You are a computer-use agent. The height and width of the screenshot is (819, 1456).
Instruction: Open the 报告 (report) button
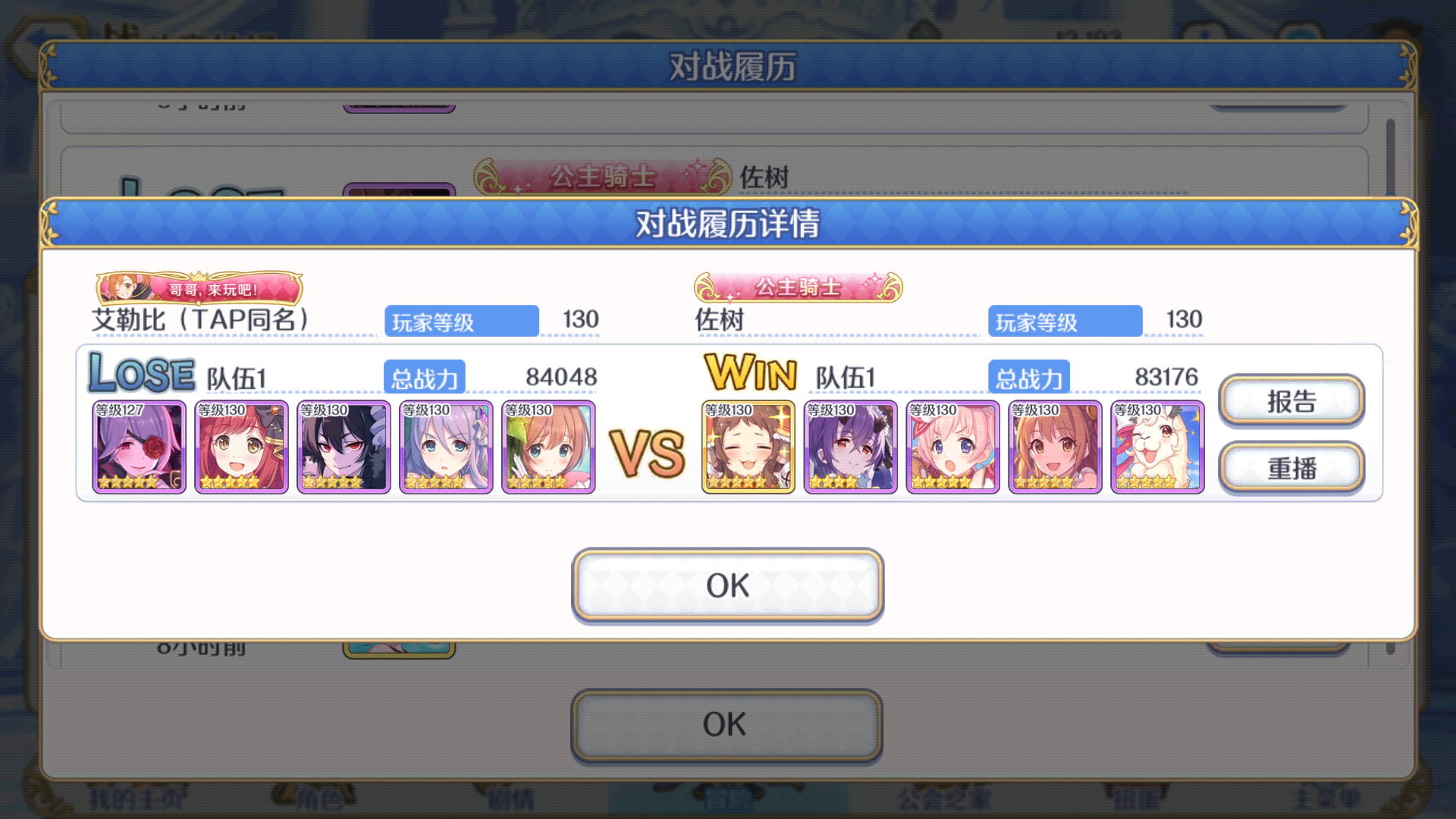(x=1291, y=400)
